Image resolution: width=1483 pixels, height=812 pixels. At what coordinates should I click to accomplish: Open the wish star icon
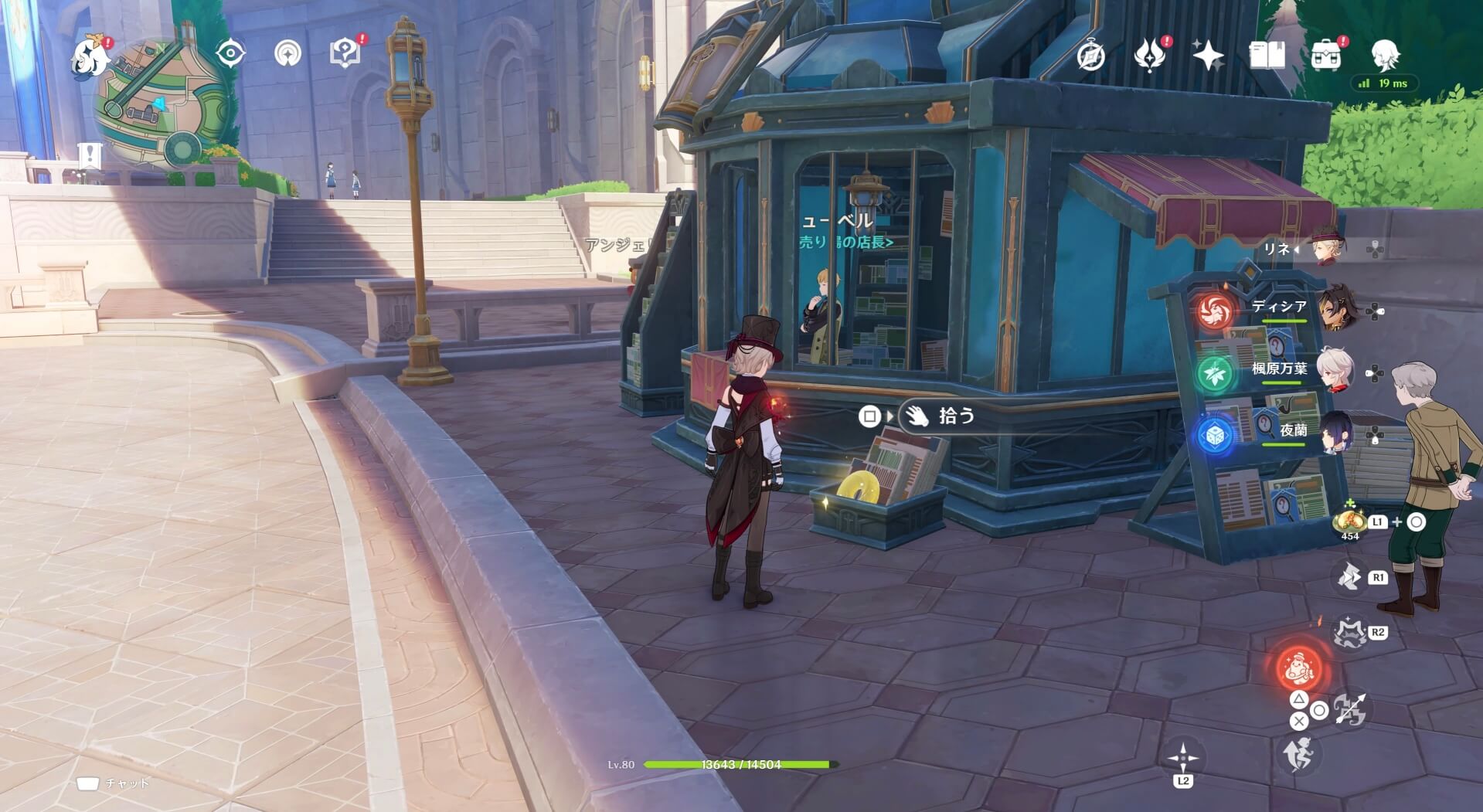pyautogui.click(x=1208, y=56)
